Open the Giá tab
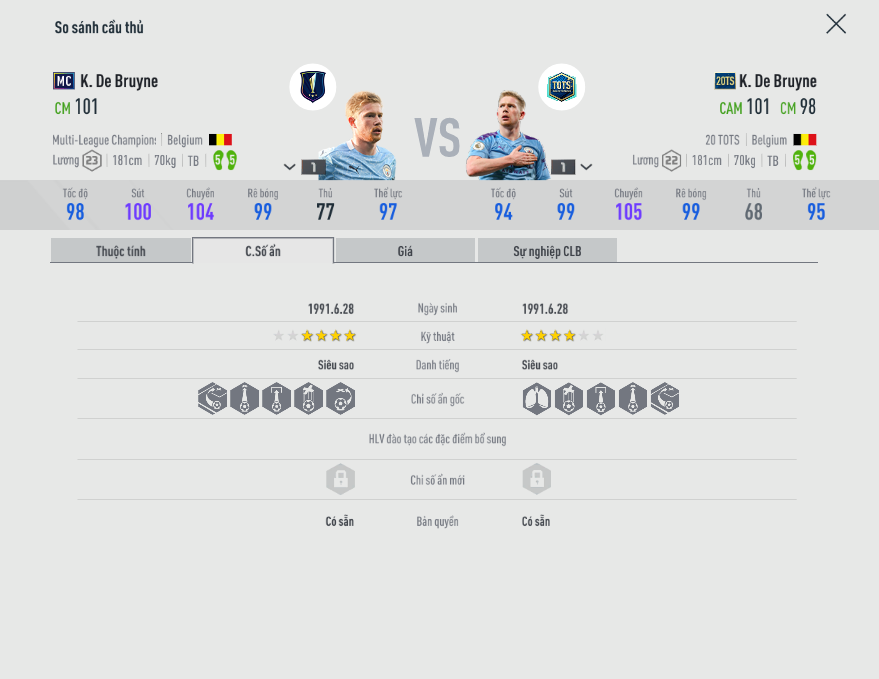This screenshot has height=679, width=879. (405, 251)
